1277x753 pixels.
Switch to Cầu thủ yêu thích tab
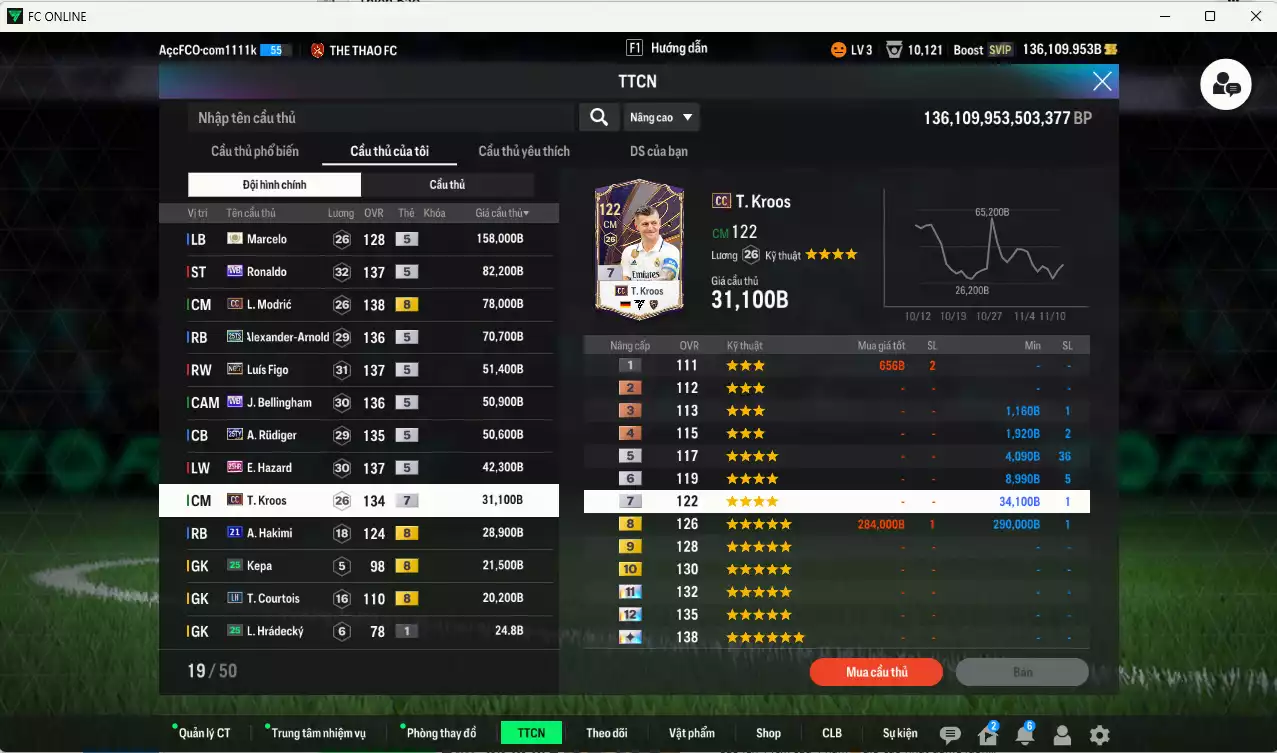pos(524,151)
